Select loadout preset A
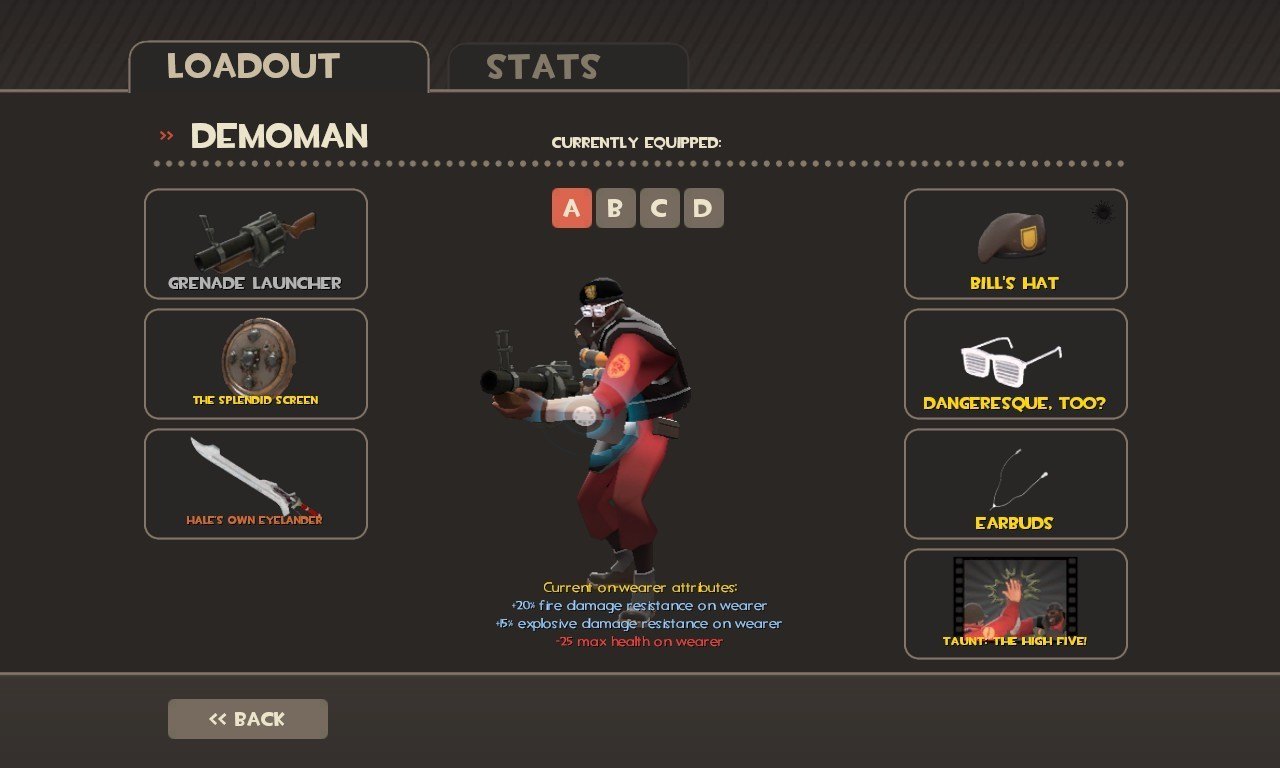Viewport: 1280px width, 768px height. click(x=572, y=208)
